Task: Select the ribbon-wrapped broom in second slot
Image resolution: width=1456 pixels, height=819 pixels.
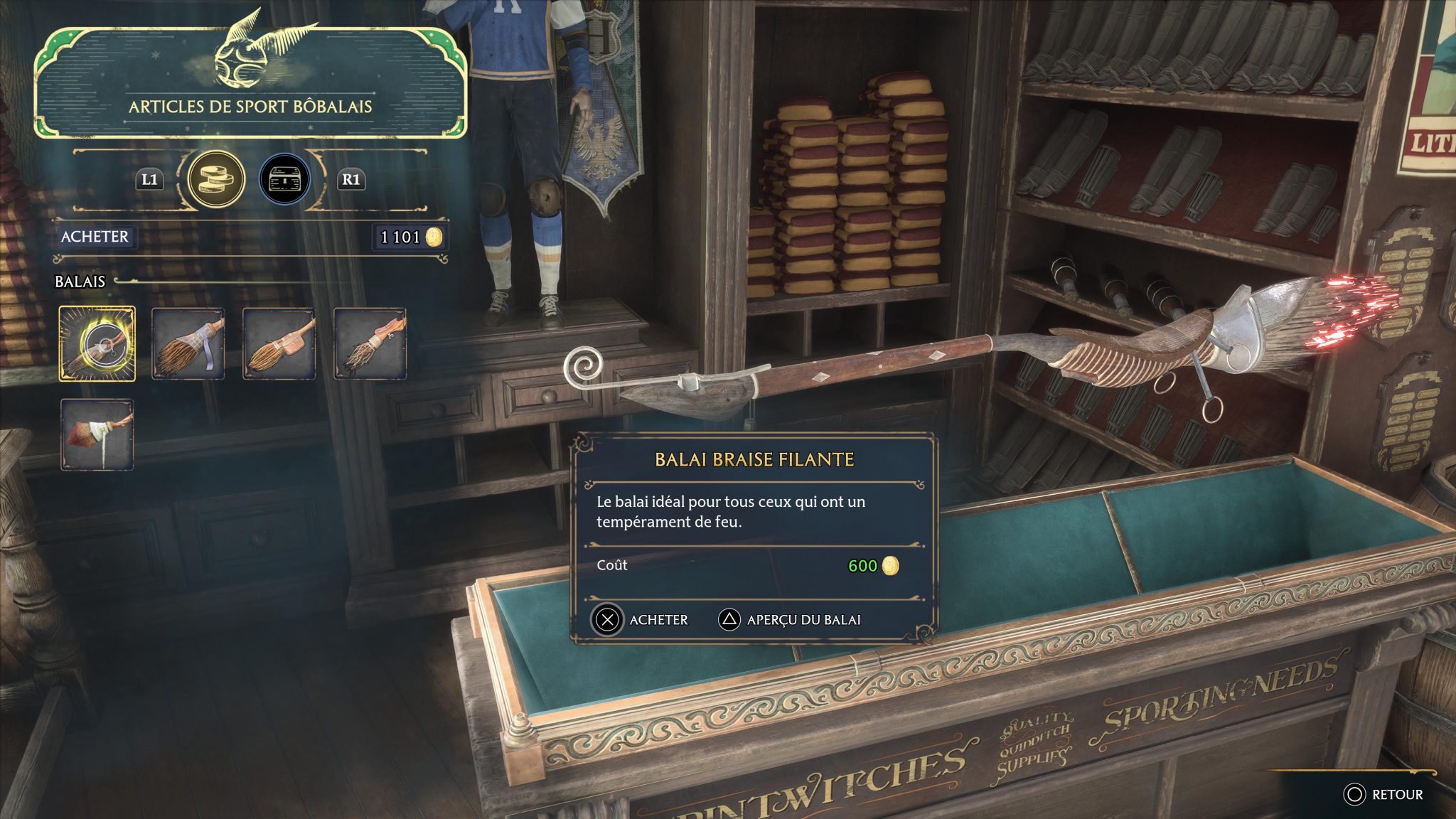Action: point(188,344)
